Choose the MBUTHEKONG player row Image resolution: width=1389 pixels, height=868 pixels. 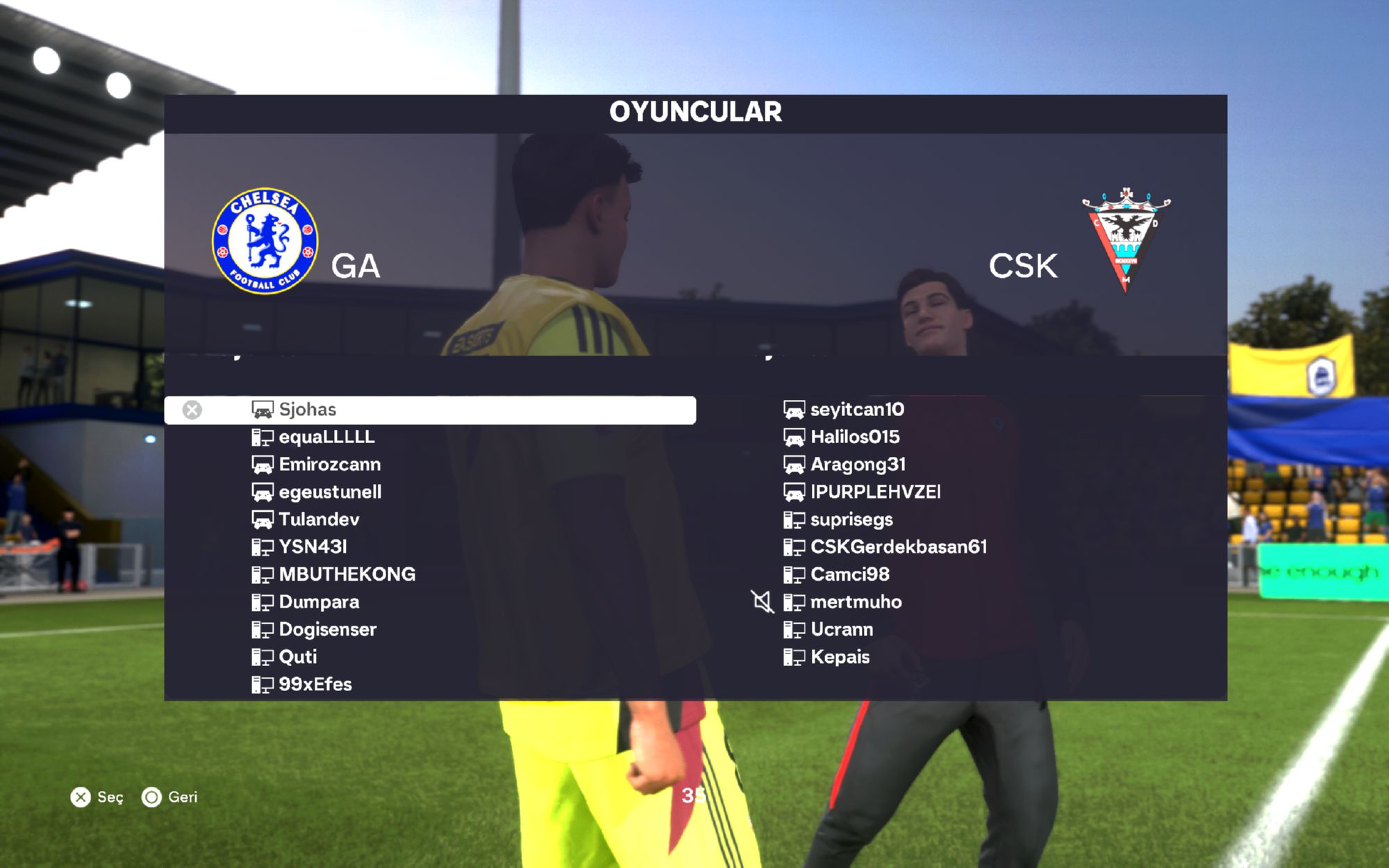(347, 574)
